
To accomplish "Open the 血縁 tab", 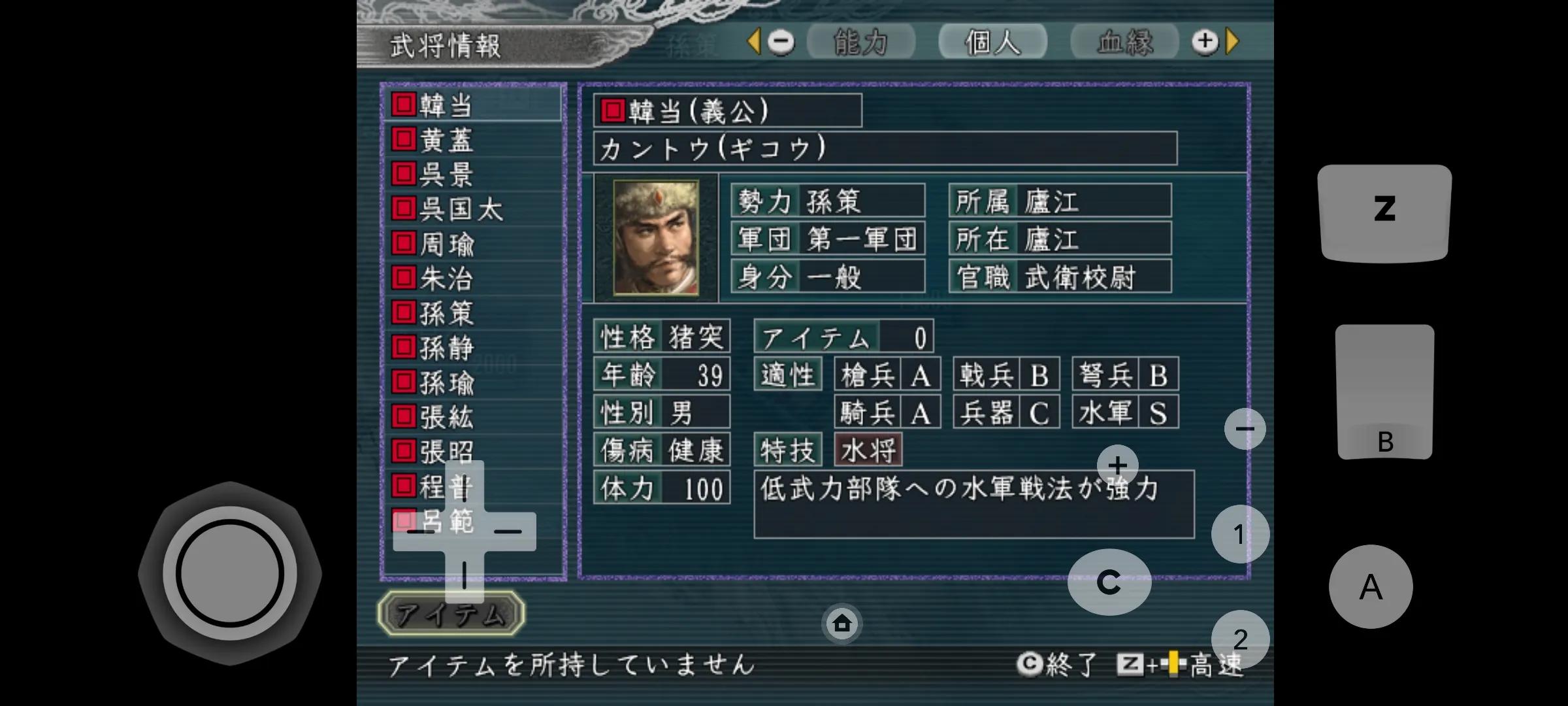I will click(1125, 41).
